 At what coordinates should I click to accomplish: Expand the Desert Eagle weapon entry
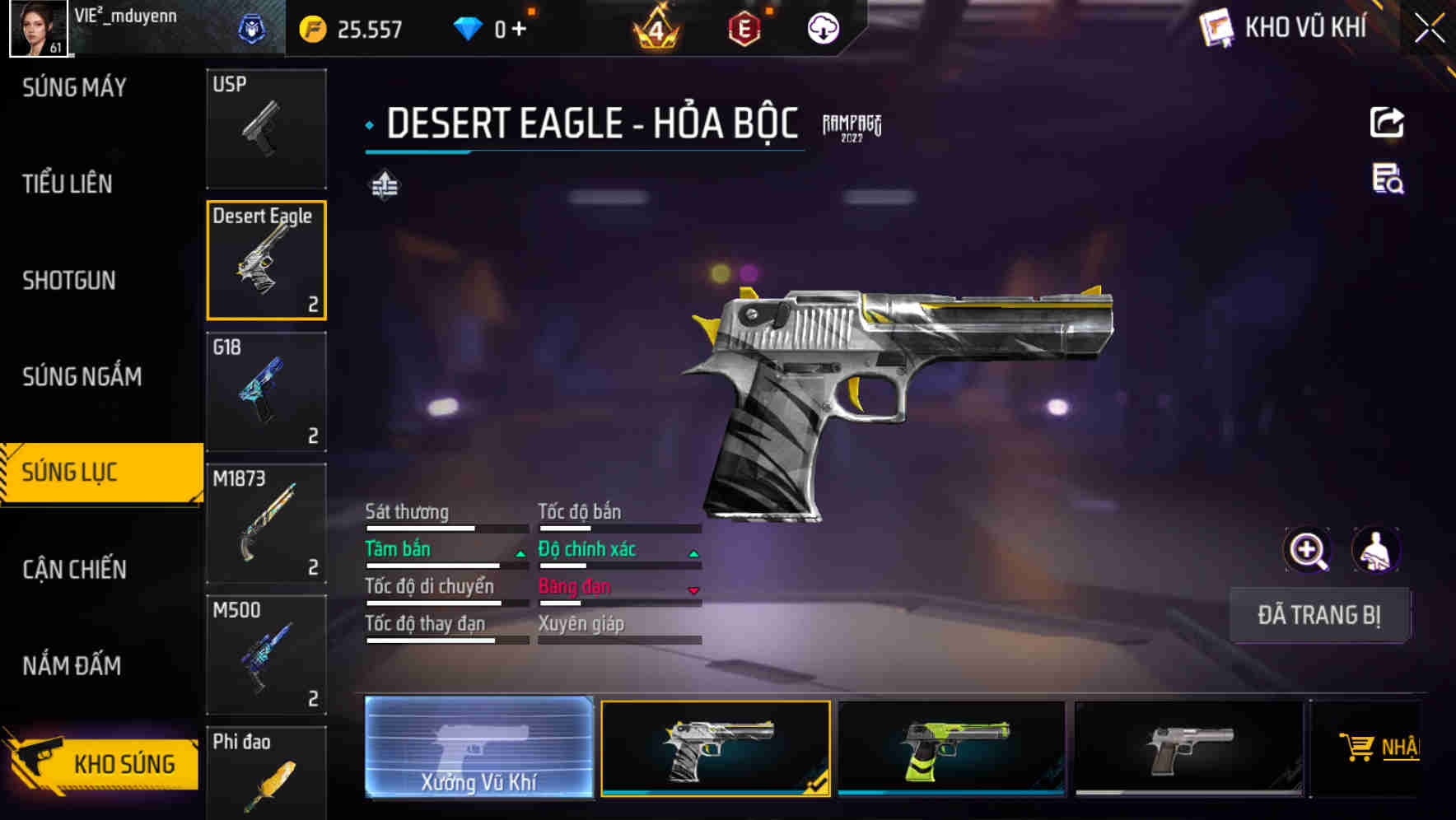[267, 260]
